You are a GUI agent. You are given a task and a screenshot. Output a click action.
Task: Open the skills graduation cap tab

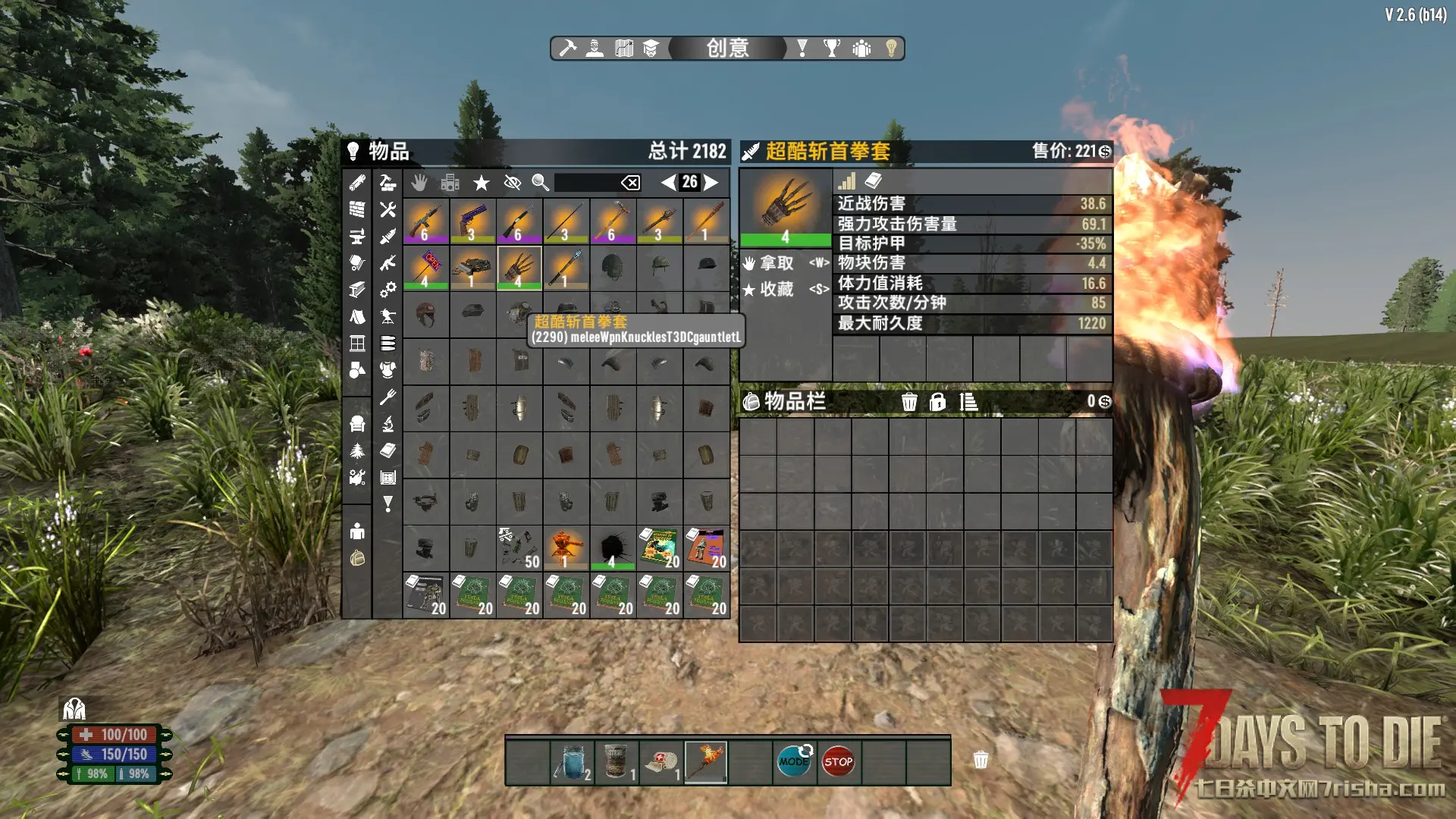pos(651,49)
